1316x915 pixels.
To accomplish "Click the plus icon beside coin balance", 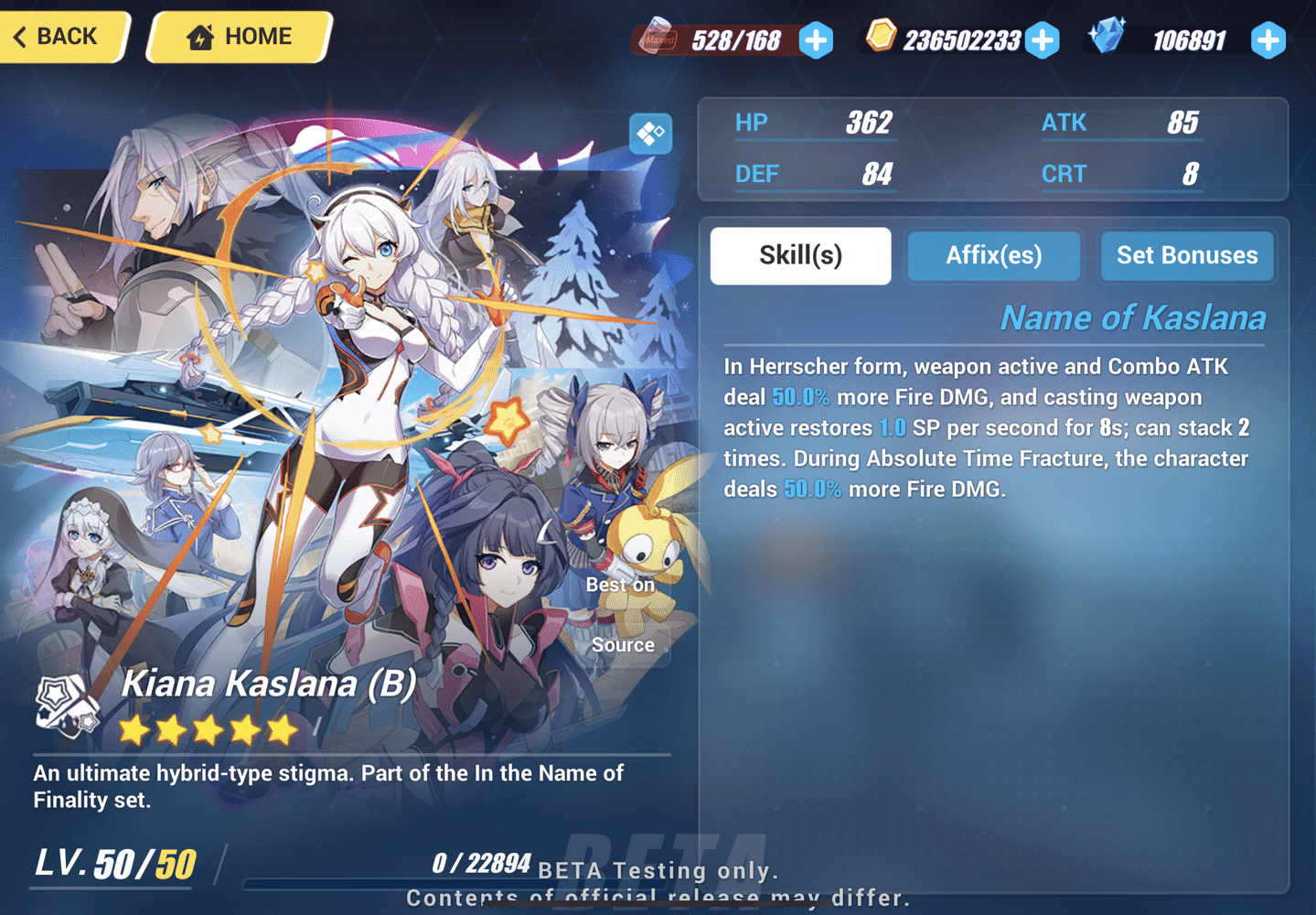I will point(1042,38).
